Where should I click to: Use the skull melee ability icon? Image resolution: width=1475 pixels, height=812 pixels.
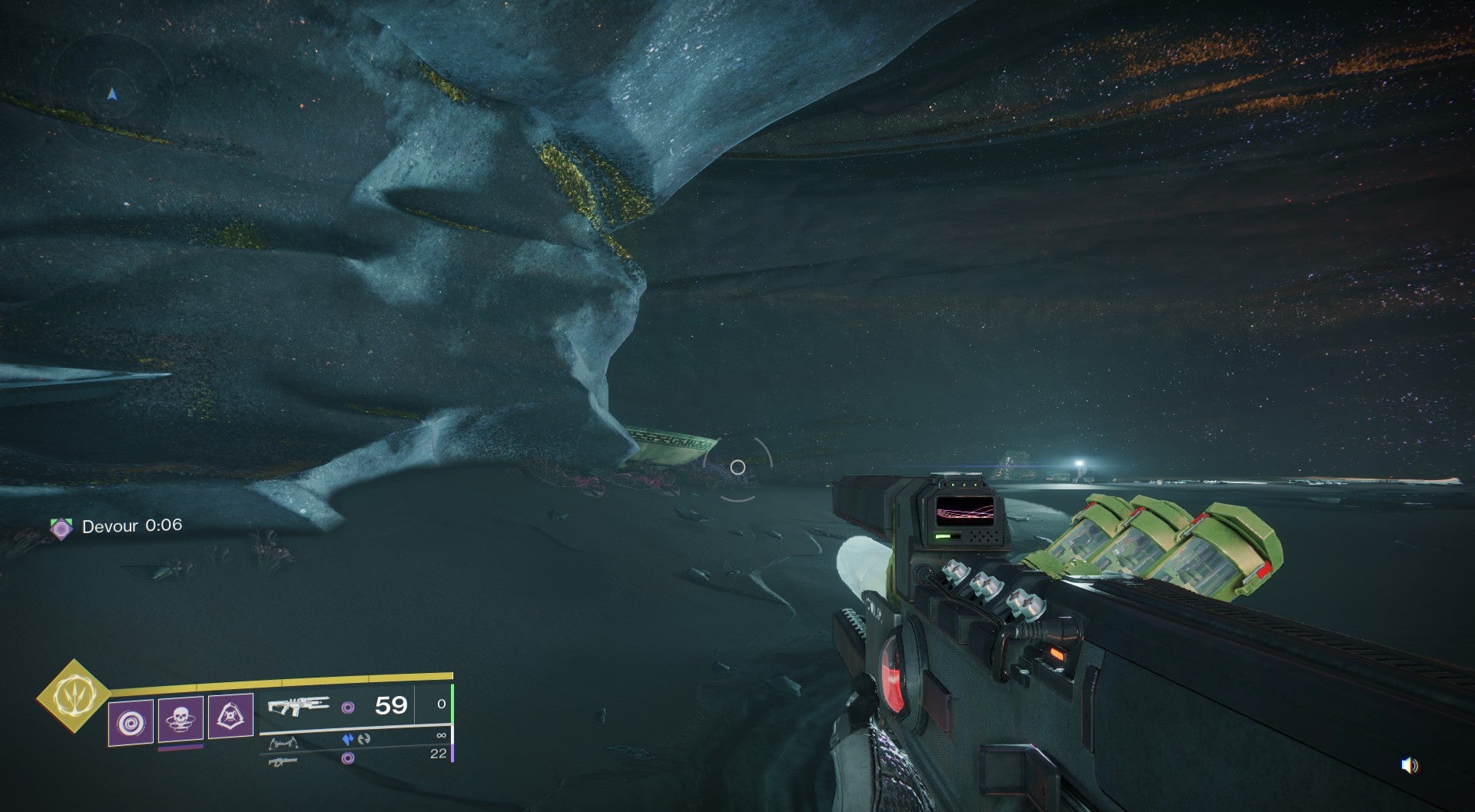pos(181,719)
